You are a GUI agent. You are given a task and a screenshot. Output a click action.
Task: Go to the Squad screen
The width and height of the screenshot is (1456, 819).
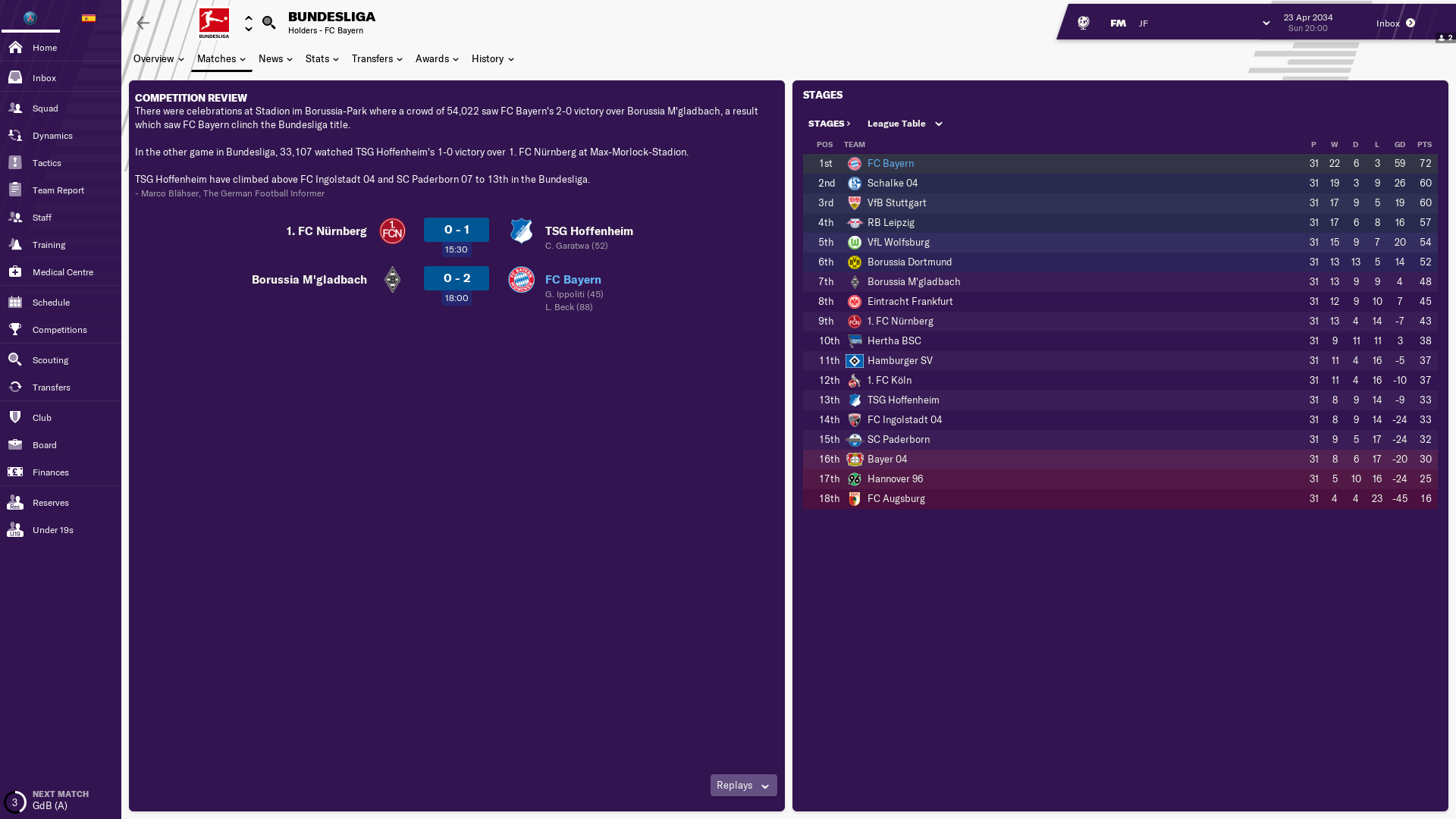coord(45,108)
